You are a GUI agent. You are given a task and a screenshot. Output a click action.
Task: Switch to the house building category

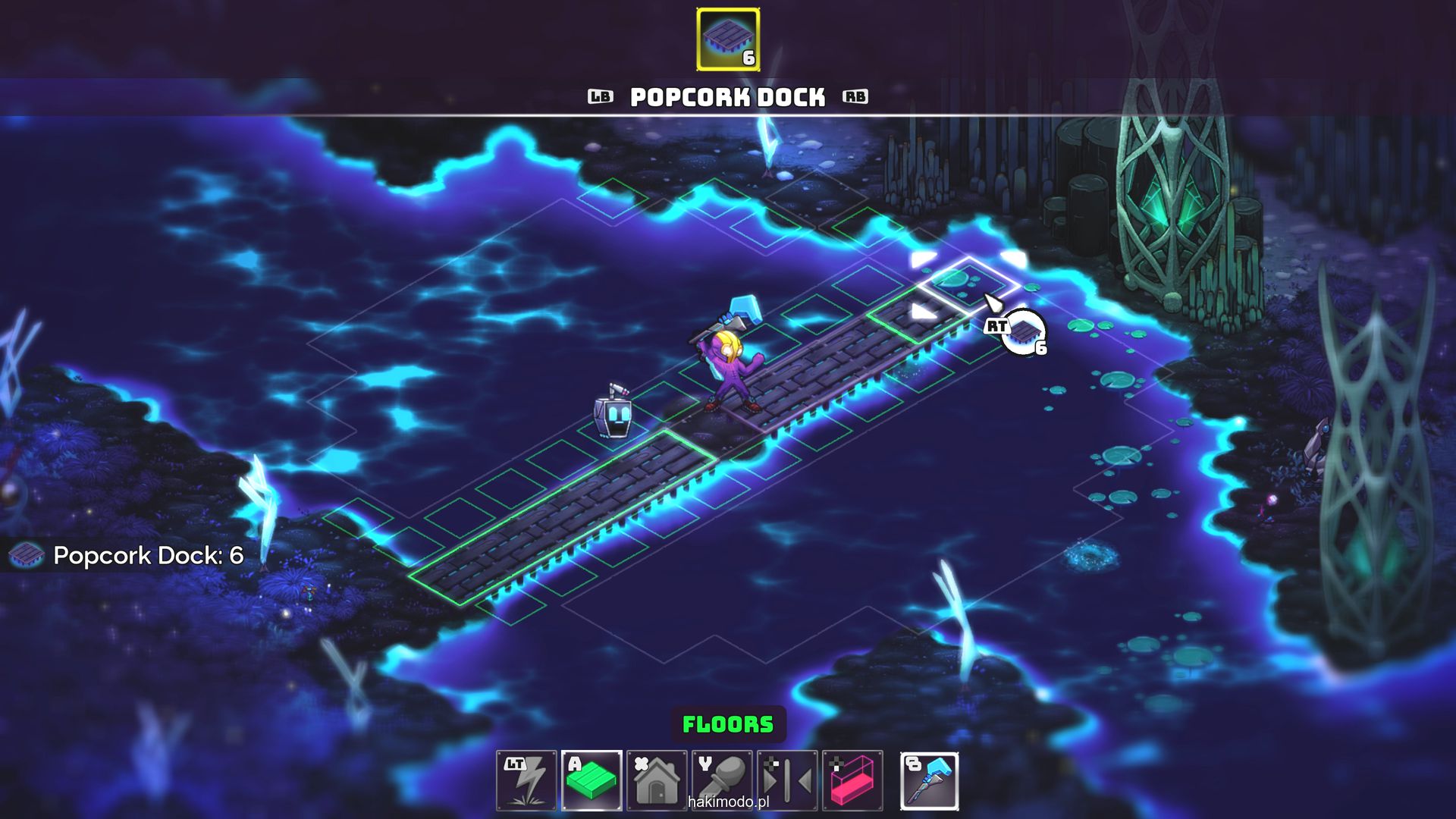tap(657, 780)
